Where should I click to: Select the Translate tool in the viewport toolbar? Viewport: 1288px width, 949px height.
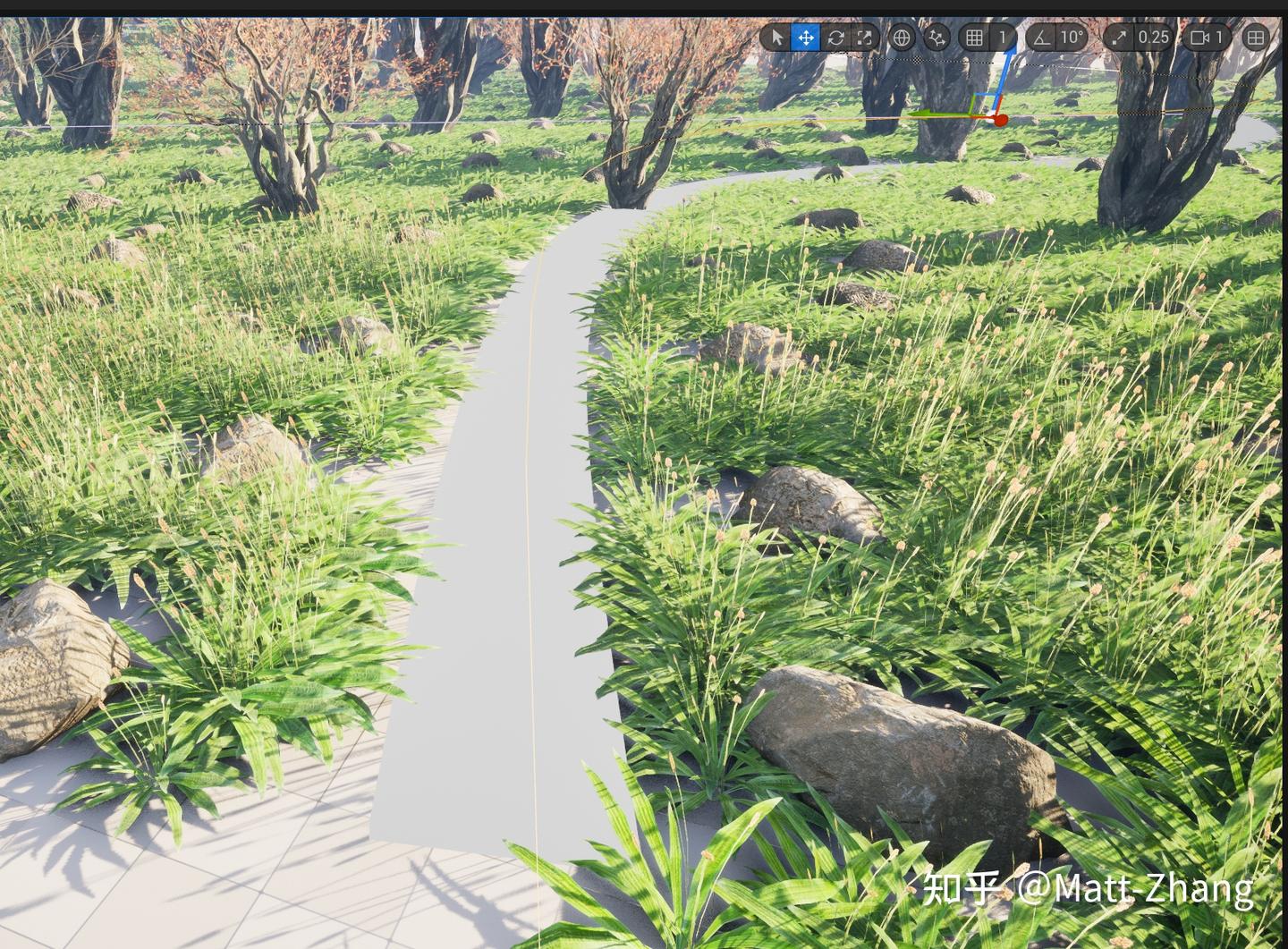click(x=805, y=38)
